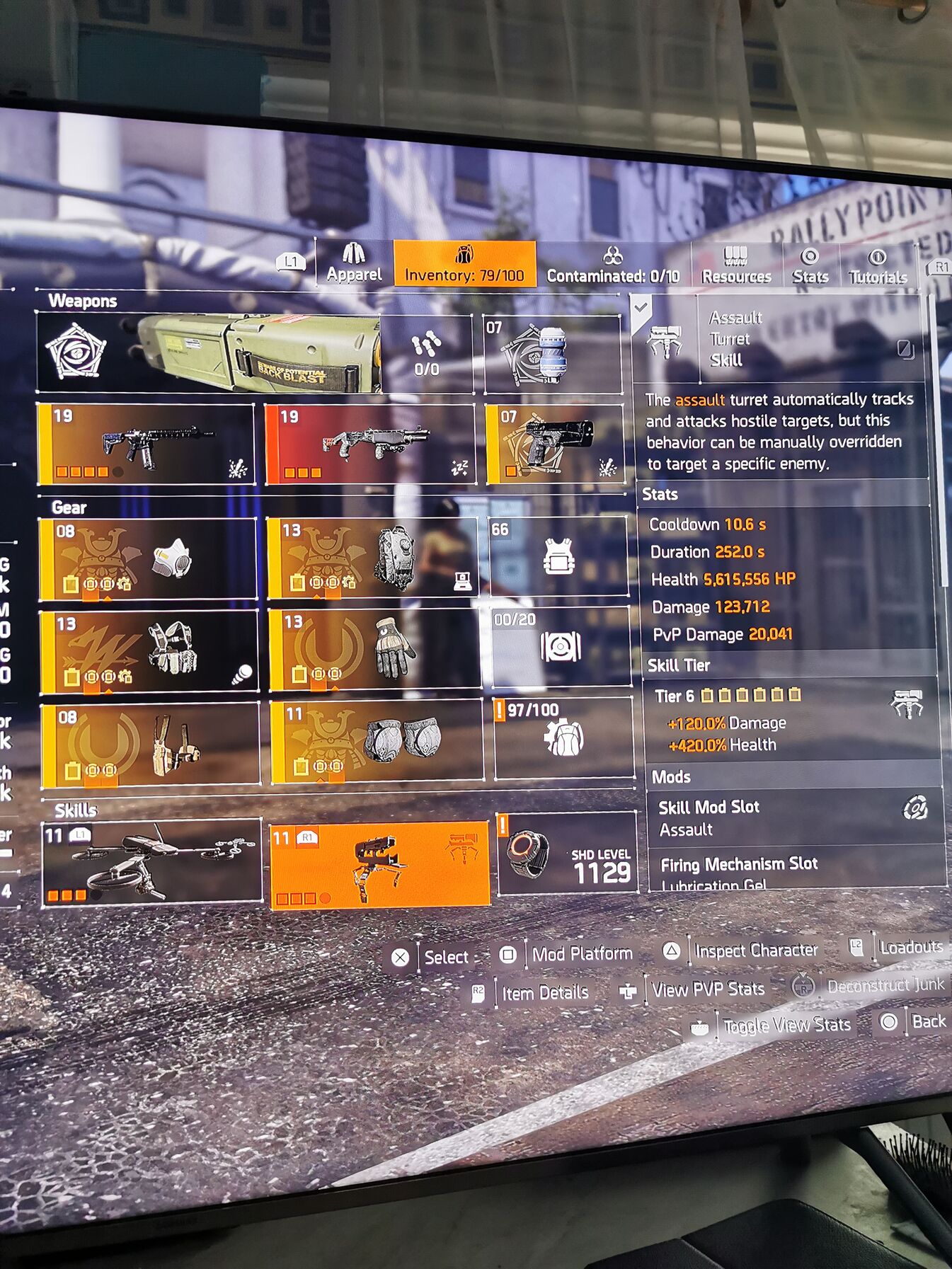This screenshot has height=1269, width=952.
Task: Open the Tutorials tab
Action: click(x=878, y=268)
